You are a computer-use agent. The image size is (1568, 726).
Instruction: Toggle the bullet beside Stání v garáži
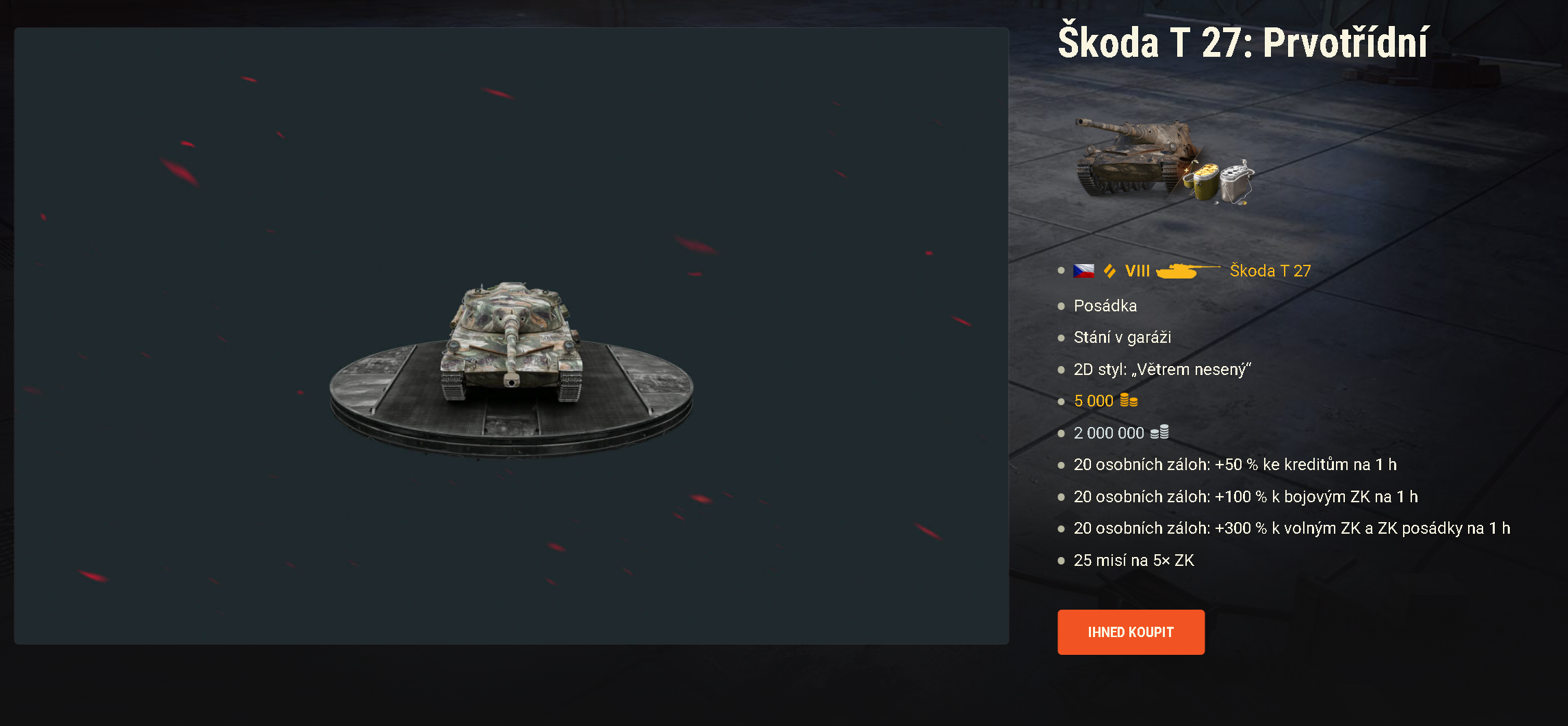click(x=1062, y=337)
